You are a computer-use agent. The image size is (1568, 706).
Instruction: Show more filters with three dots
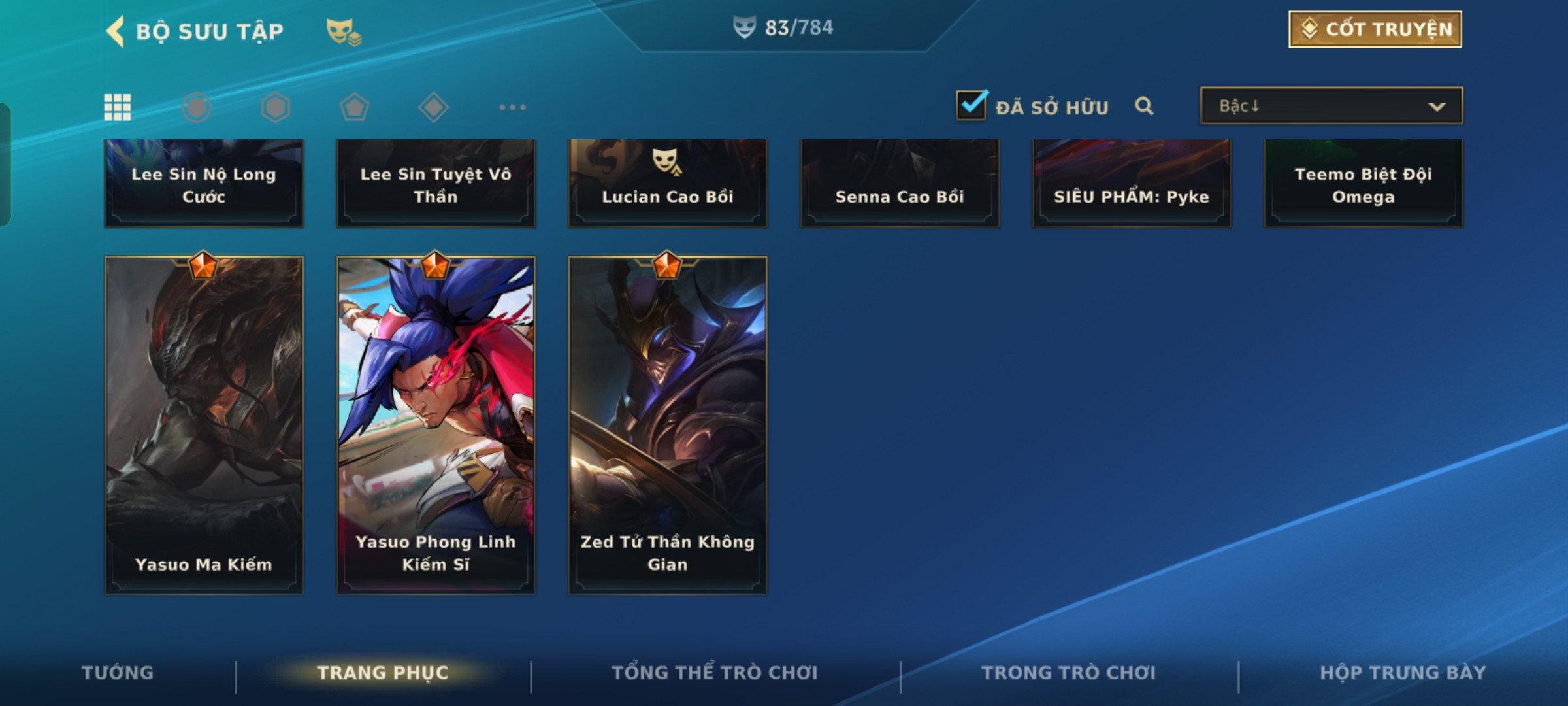point(512,107)
